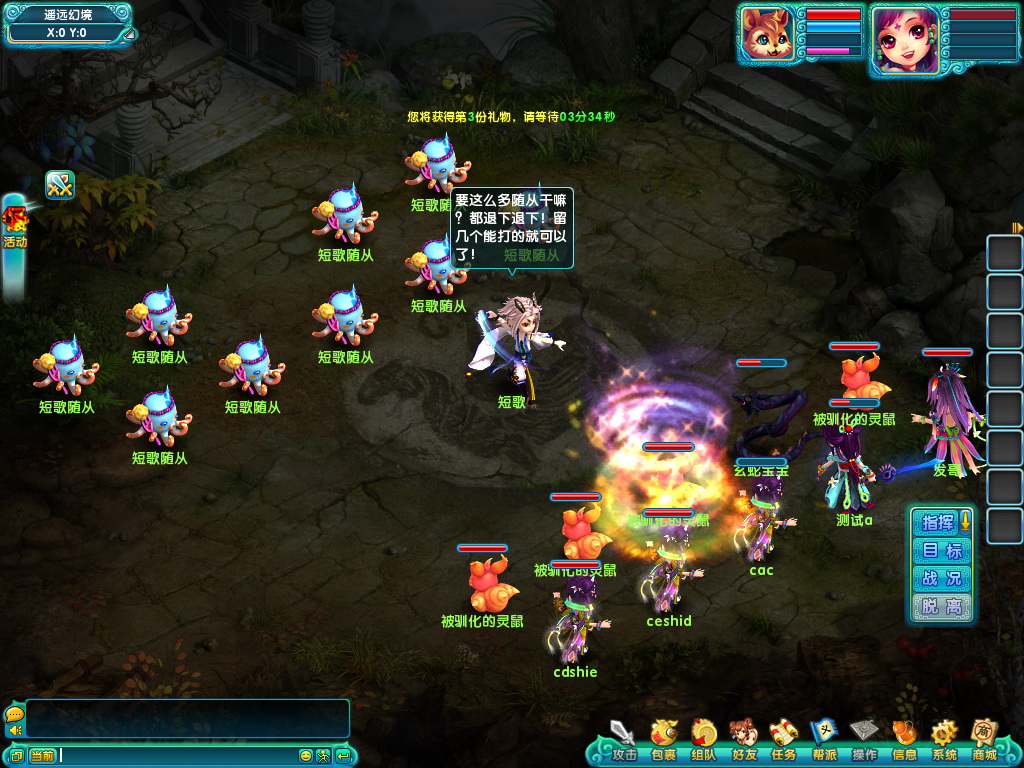Select the 攻击 attack sword button
The height and width of the screenshot is (768, 1024).
[624, 740]
